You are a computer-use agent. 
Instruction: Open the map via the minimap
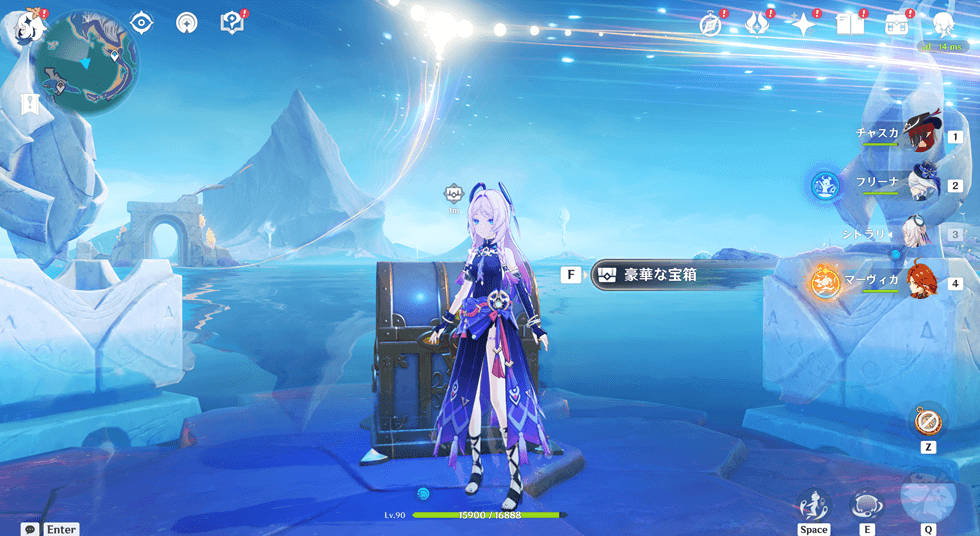click(85, 62)
